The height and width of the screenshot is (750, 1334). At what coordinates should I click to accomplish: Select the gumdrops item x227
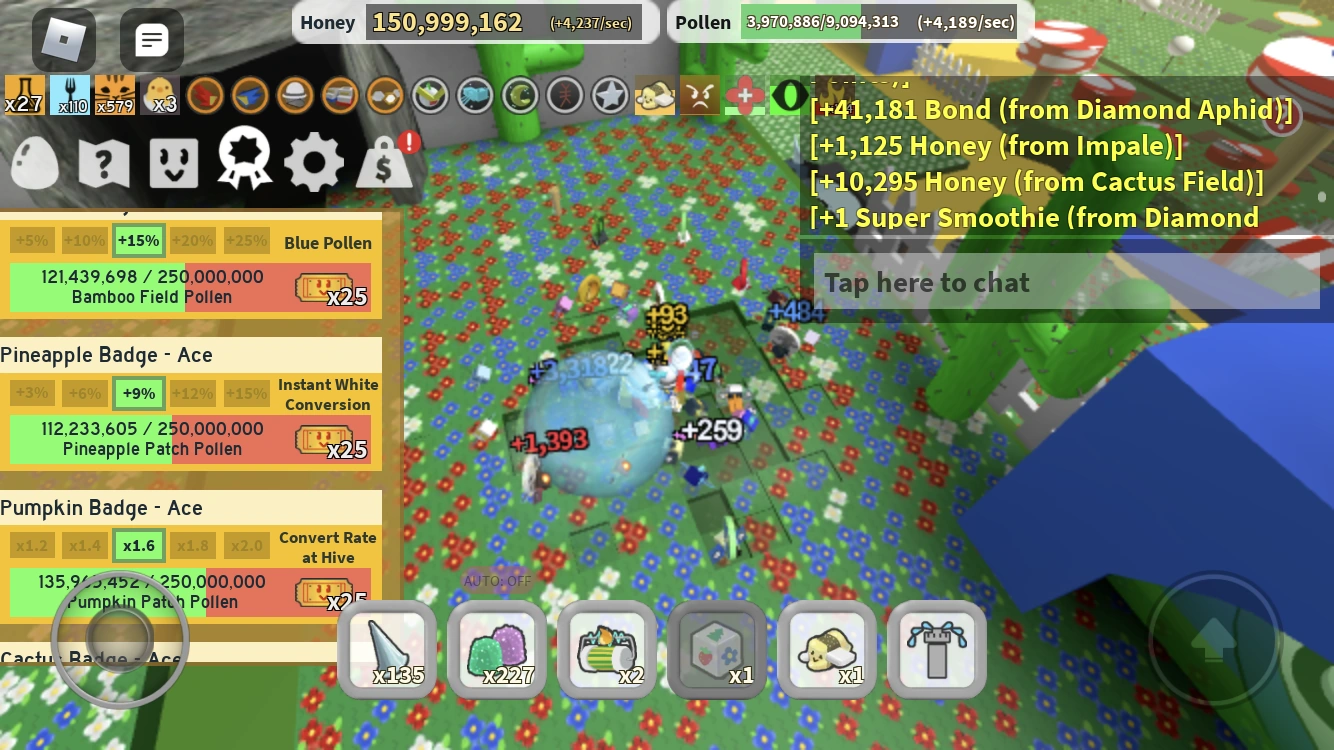tap(497, 650)
